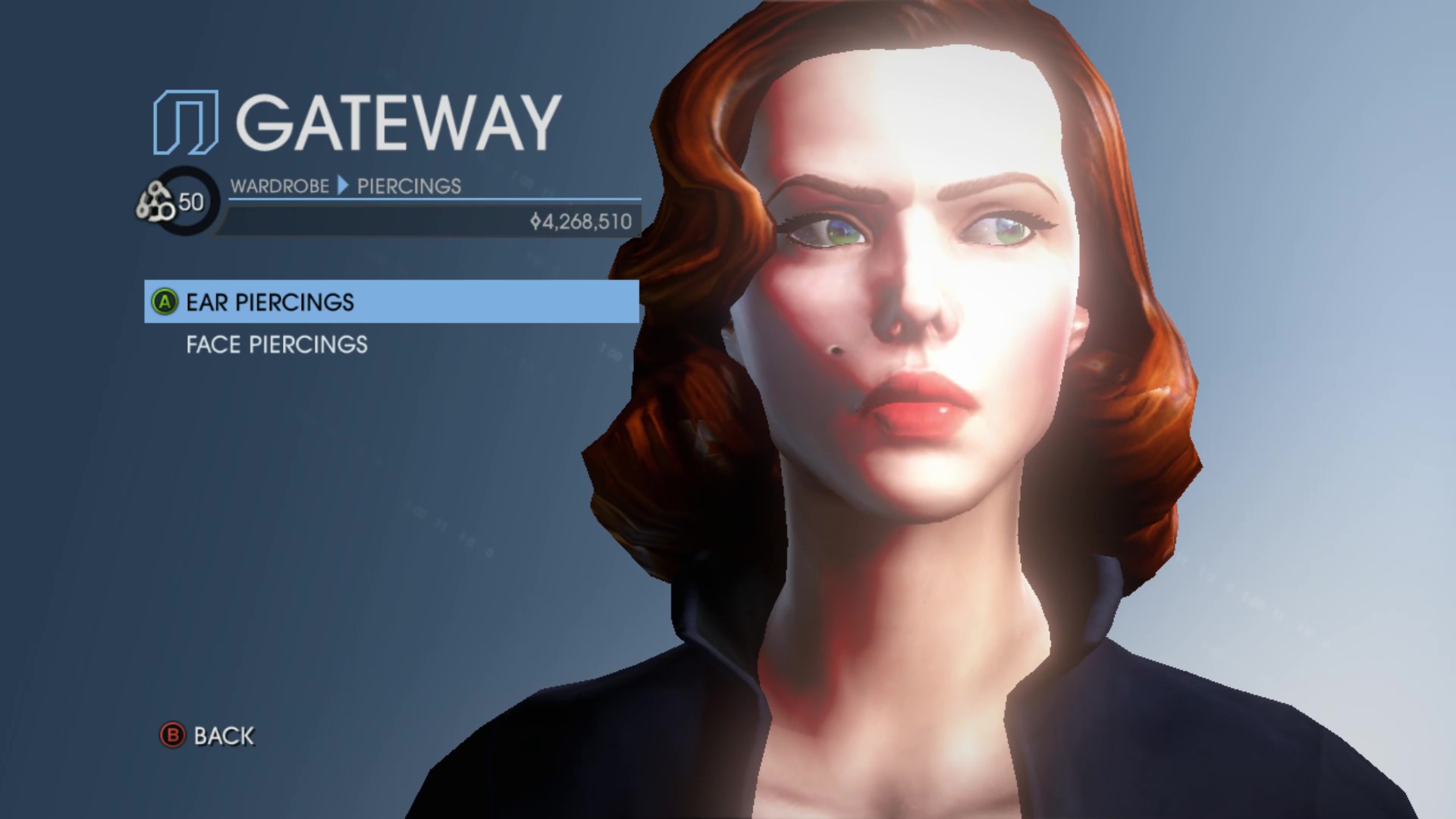1456x819 pixels.
Task: Go back using the Back button
Action: (208, 736)
